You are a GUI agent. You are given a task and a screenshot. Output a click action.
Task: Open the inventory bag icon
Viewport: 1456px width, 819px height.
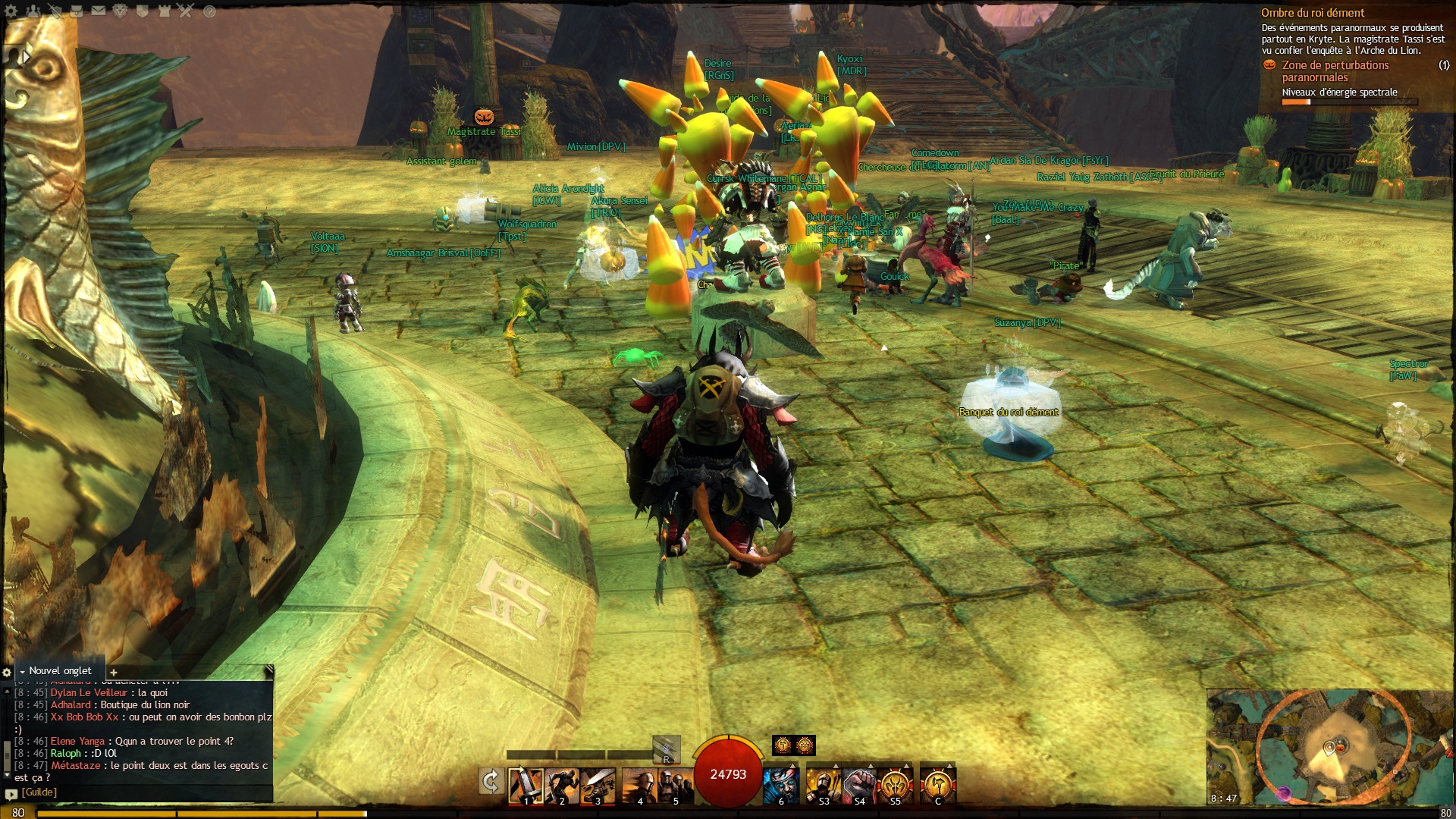[77, 11]
